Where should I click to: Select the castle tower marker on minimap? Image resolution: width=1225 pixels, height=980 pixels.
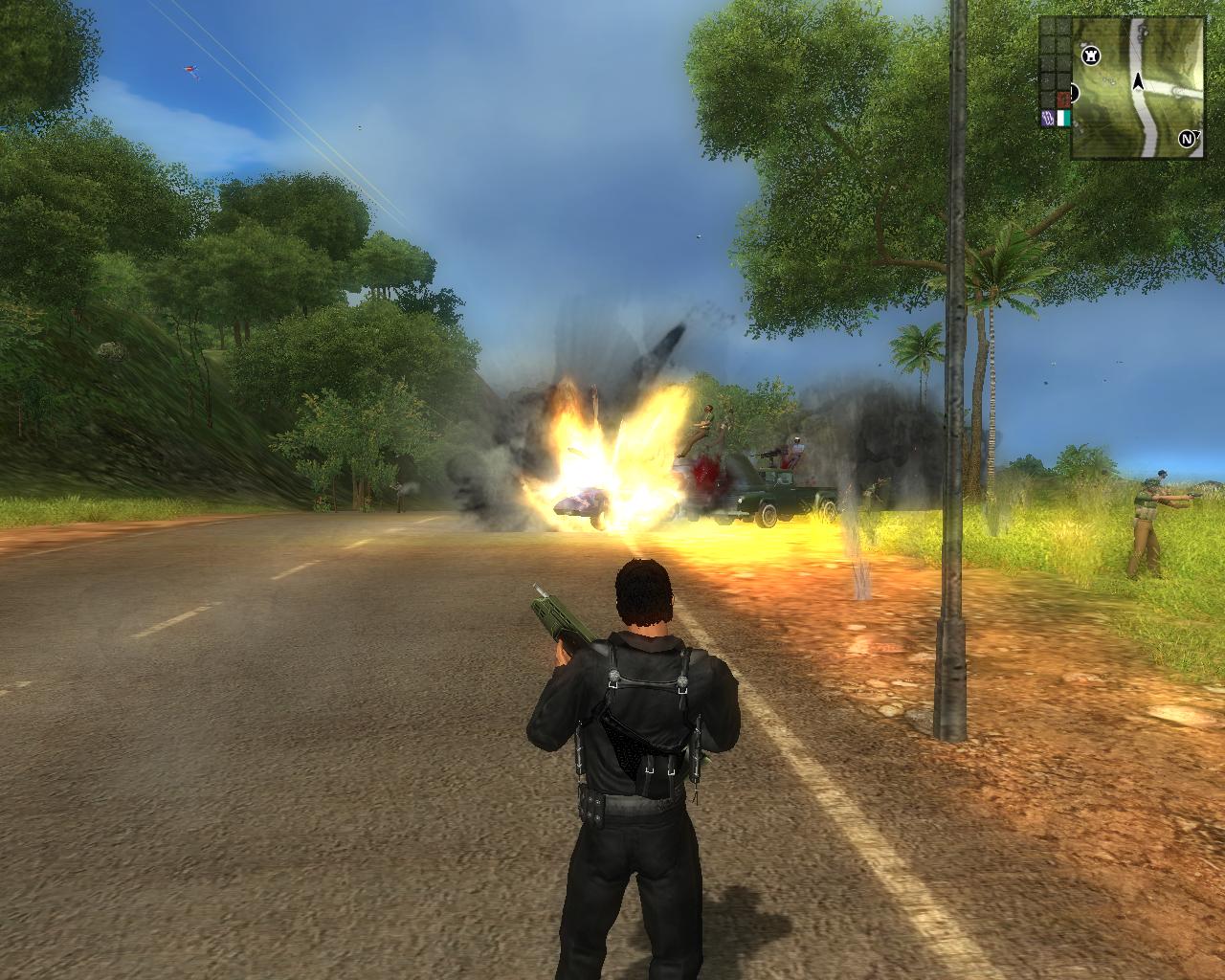pyautogui.click(x=1090, y=56)
